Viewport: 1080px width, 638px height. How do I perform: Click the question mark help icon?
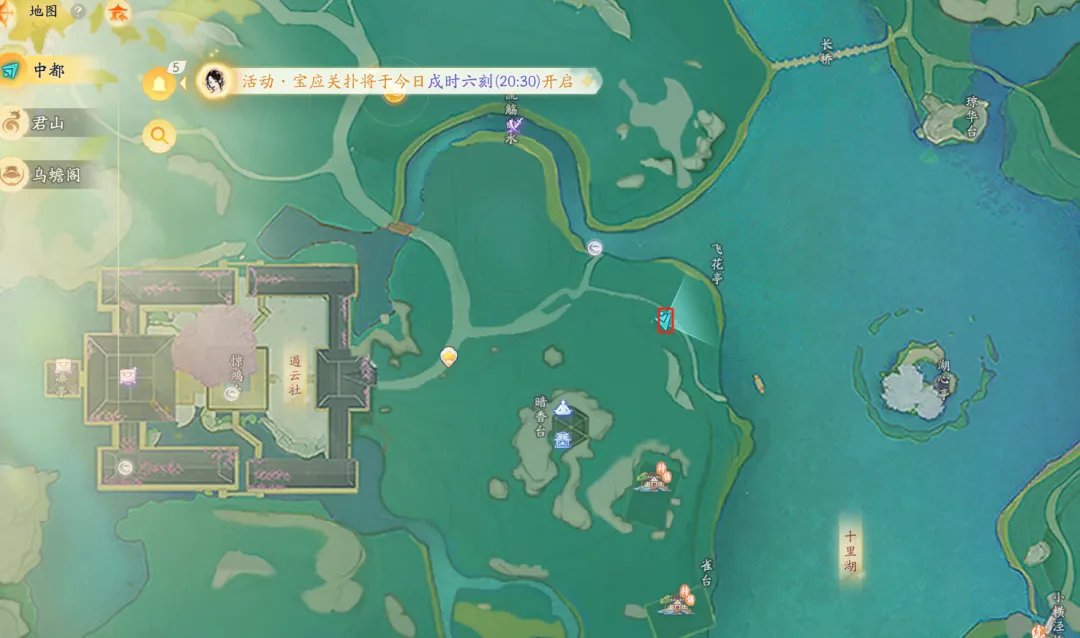point(78,12)
